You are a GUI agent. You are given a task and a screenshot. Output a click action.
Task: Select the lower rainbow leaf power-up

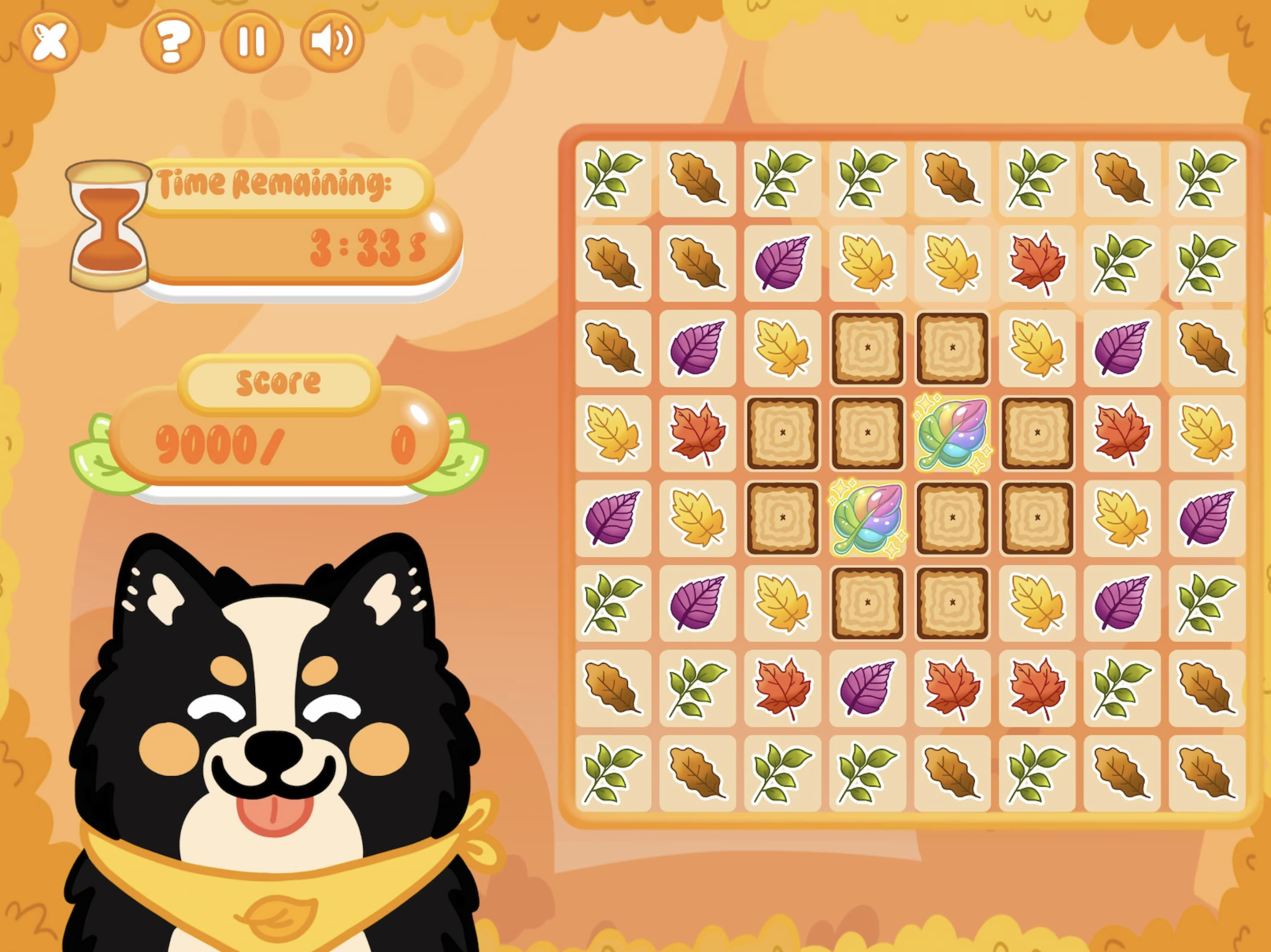pyautogui.click(x=867, y=517)
